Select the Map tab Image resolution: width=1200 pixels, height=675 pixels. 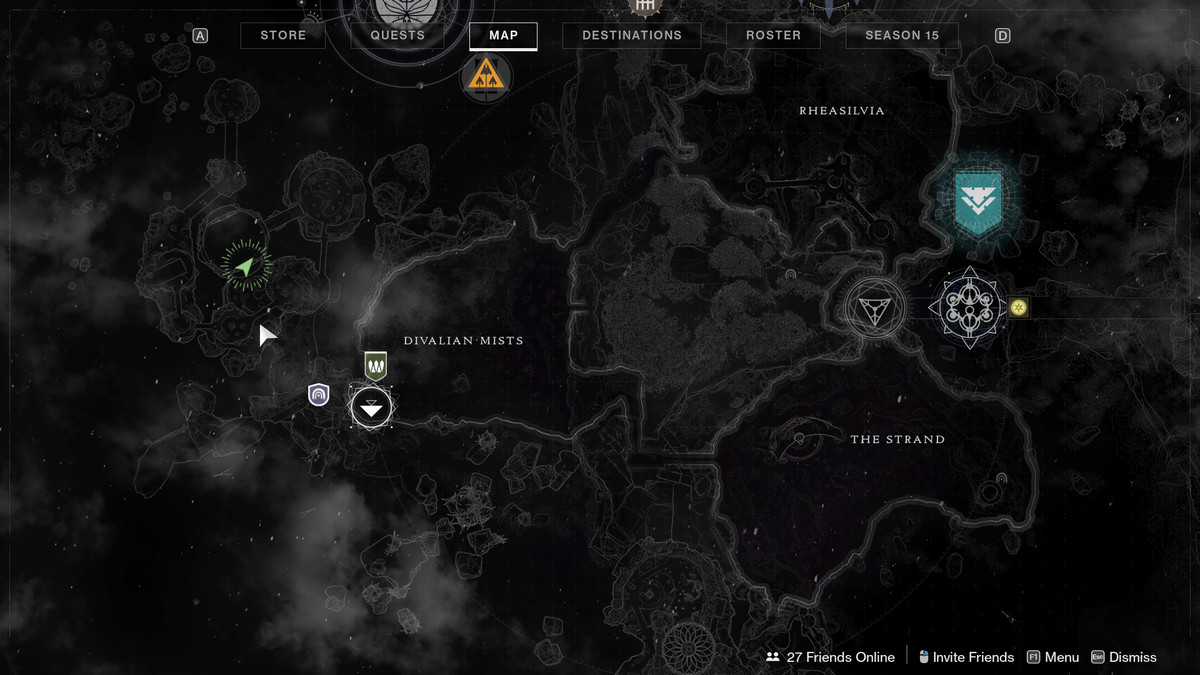[x=503, y=36]
